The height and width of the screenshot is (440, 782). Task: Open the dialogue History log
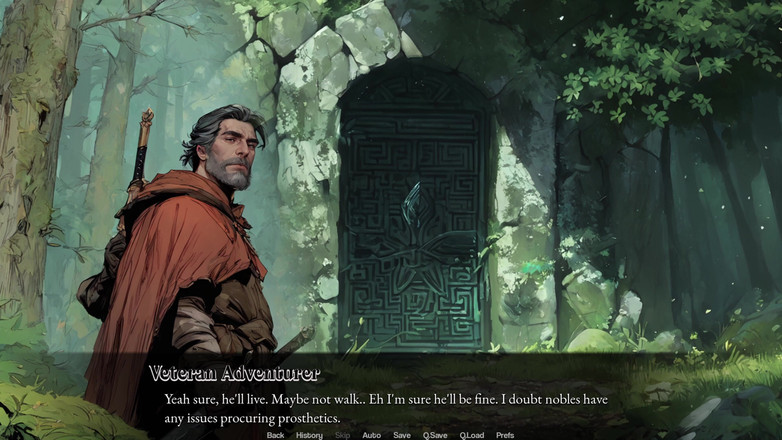point(309,435)
